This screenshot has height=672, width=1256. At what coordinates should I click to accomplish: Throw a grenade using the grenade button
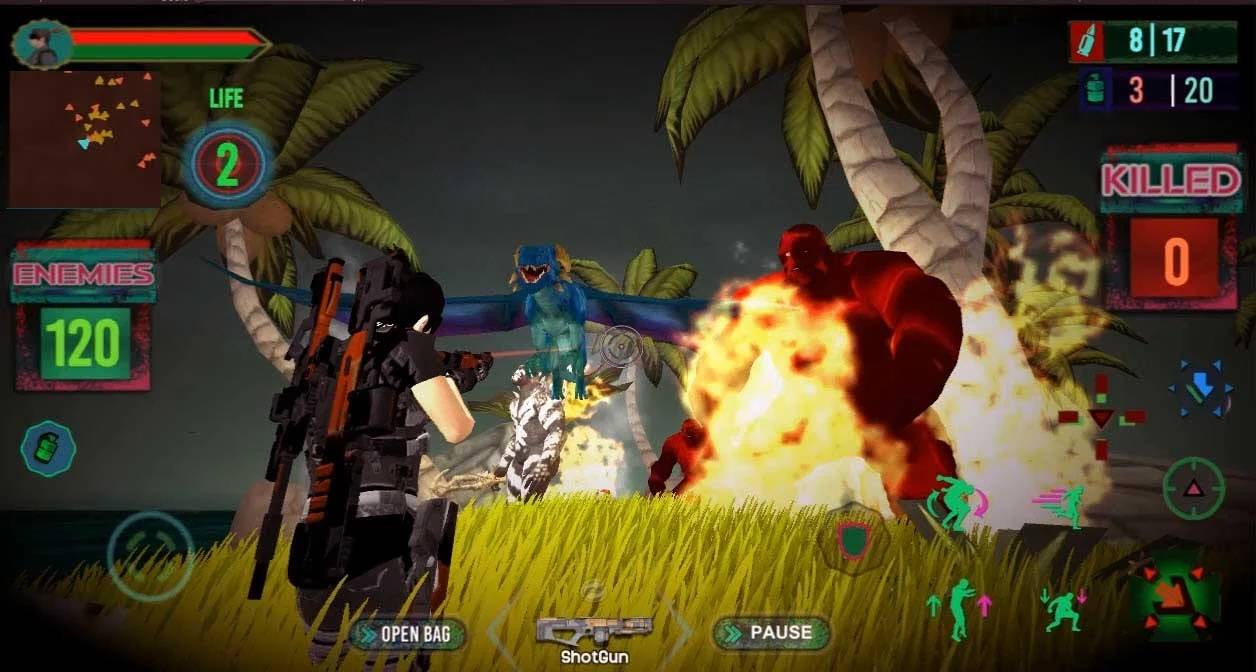(x=48, y=449)
